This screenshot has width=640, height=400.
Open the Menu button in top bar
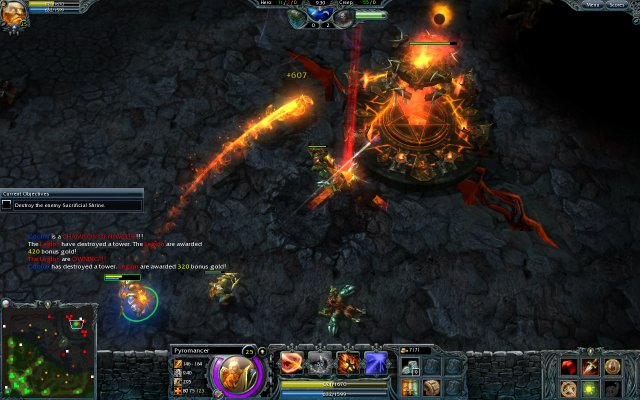point(593,5)
